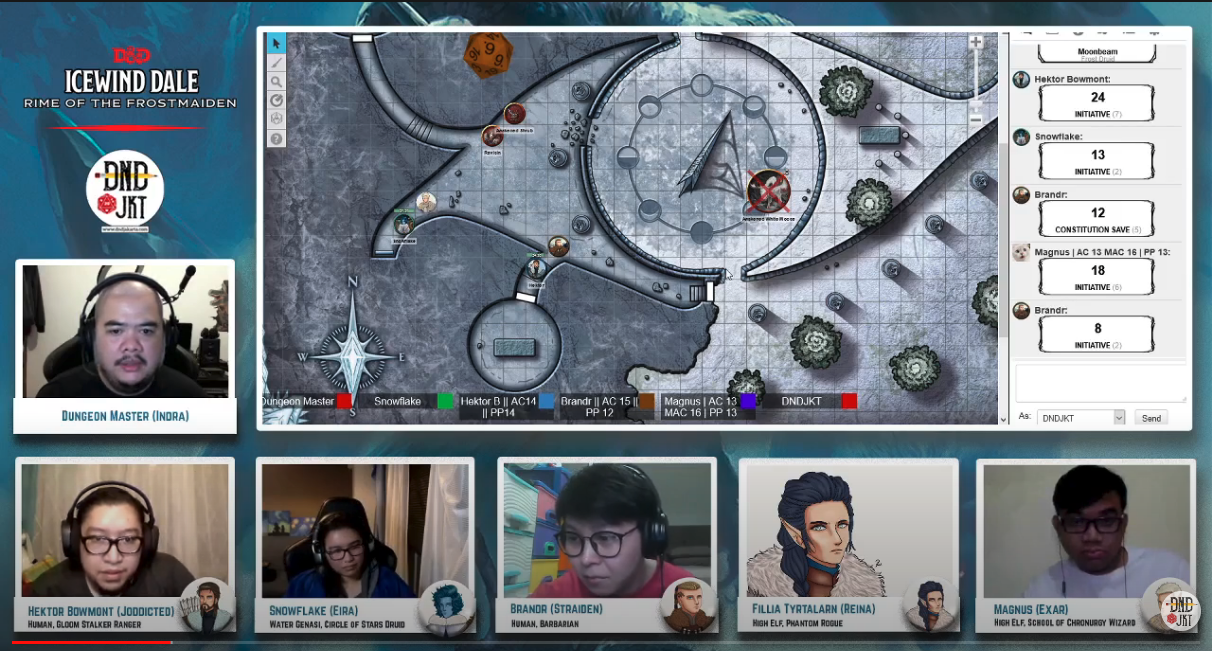Image resolution: width=1212 pixels, height=651 pixels.
Task: Open the 'As' speaker dropdown
Action: [x=1081, y=418]
